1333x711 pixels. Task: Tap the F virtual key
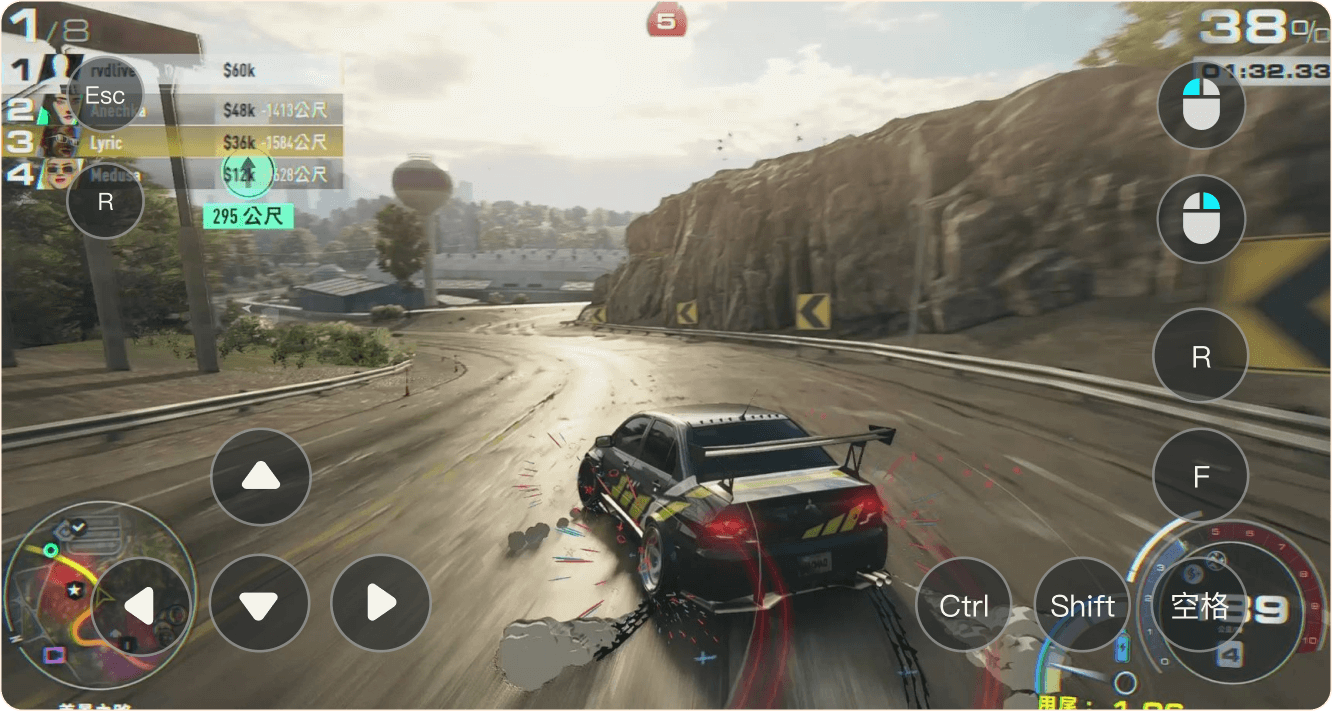(1201, 477)
